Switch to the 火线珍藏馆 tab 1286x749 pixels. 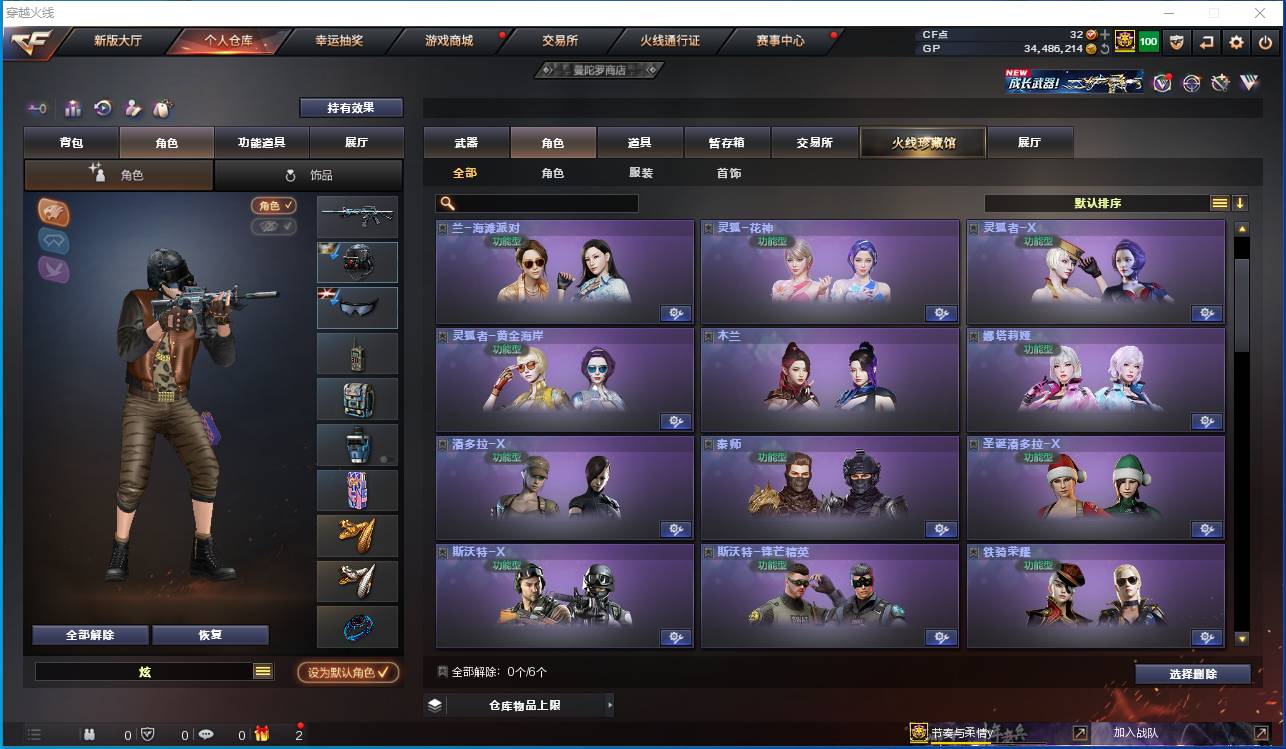pos(921,142)
